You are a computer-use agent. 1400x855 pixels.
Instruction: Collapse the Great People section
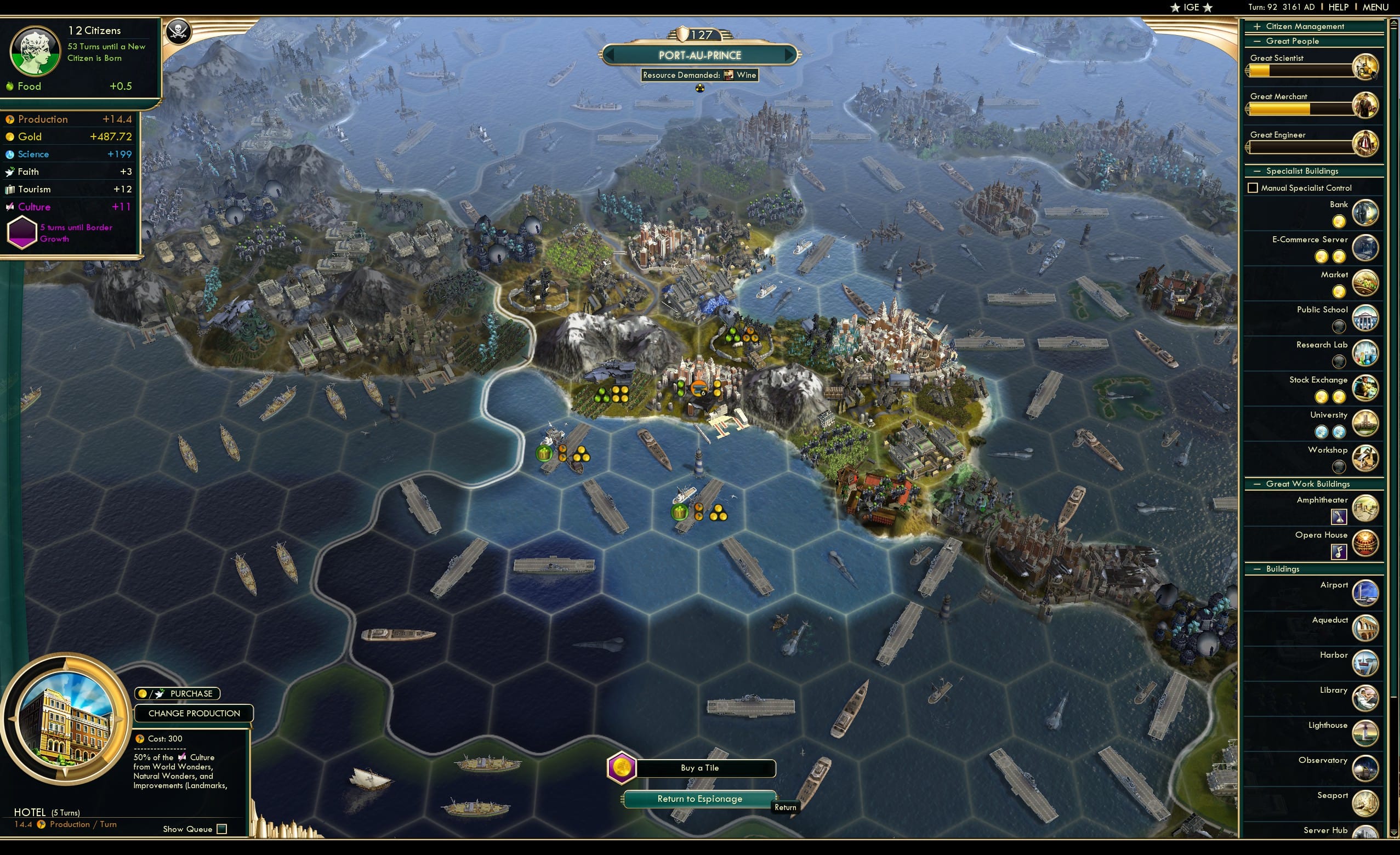(x=1257, y=41)
